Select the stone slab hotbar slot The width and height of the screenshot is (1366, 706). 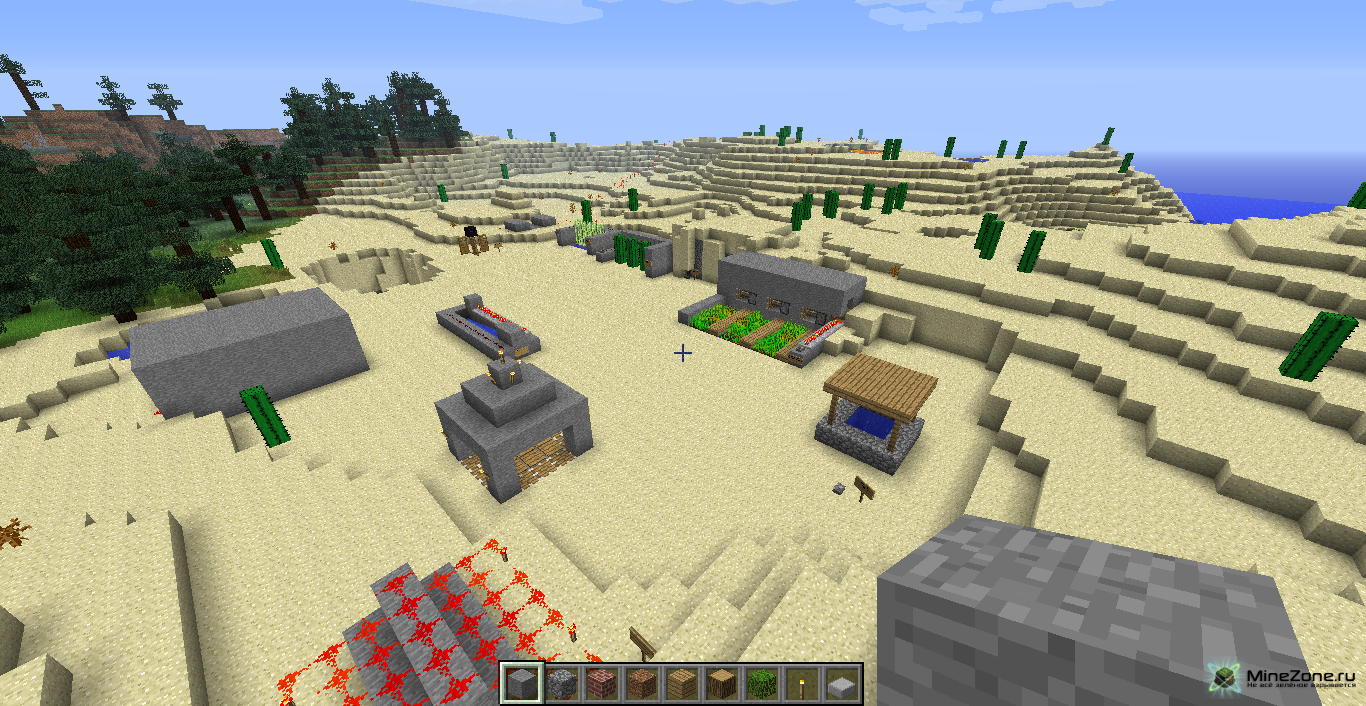841,684
